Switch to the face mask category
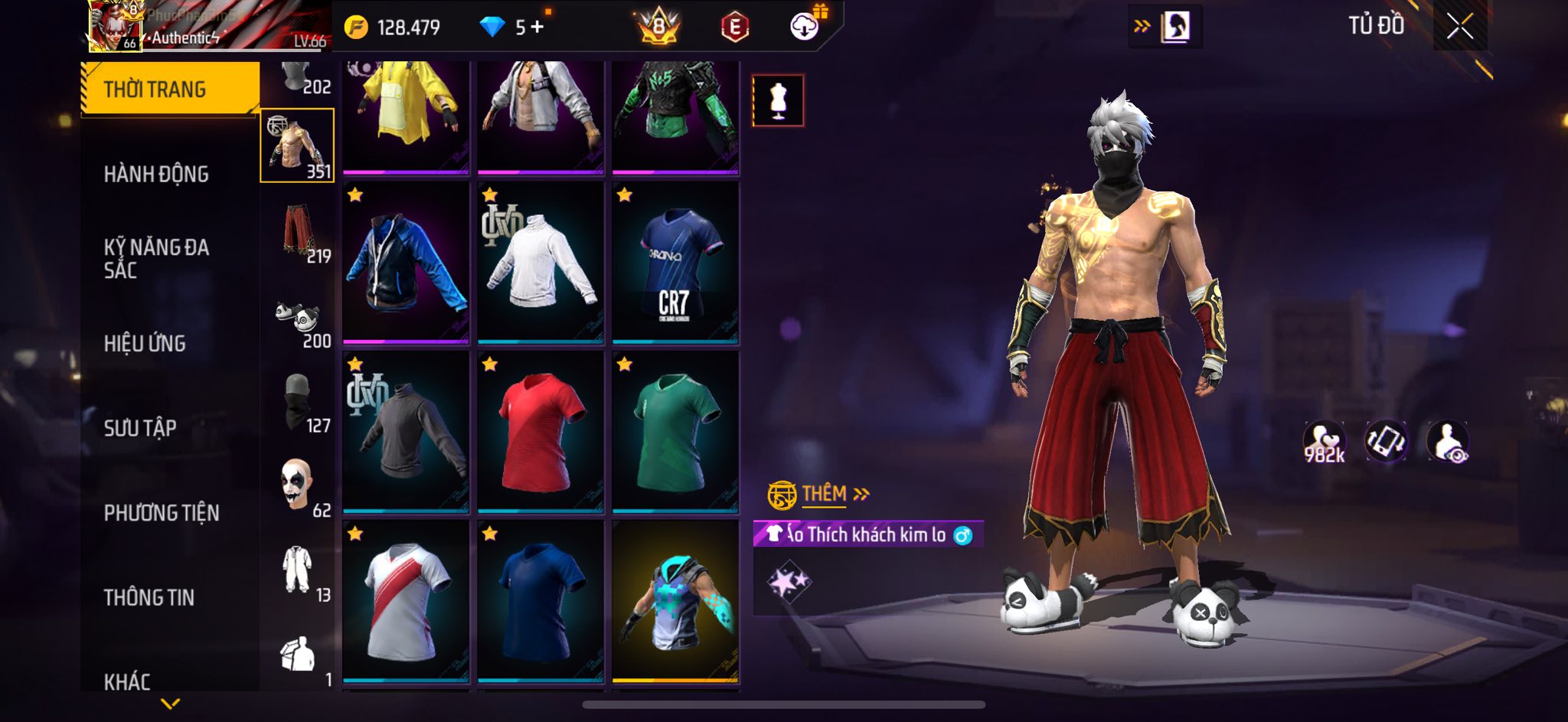 coord(298,403)
